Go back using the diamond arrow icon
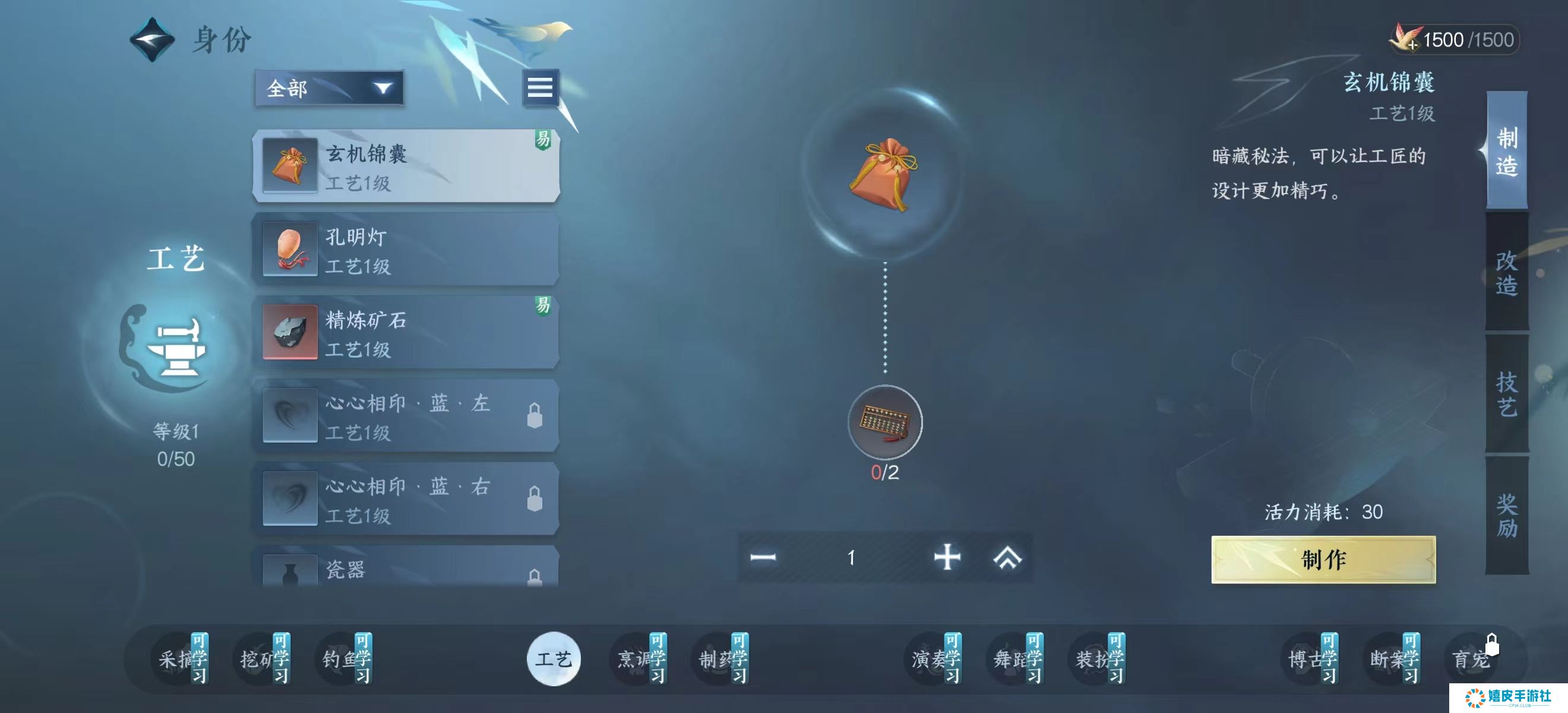1568x713 pixels. [x=152, y=40]
